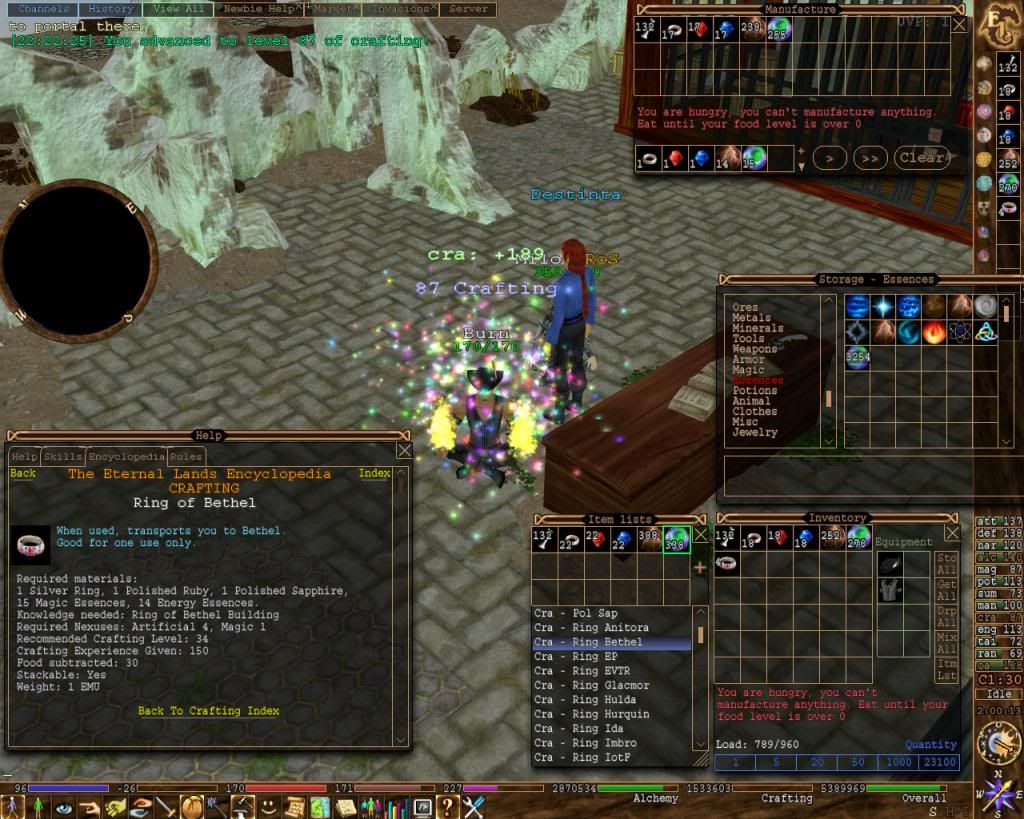Open the Skills tab in Help window
Viewport: 1024px width, 819px height.
[63, 457]
